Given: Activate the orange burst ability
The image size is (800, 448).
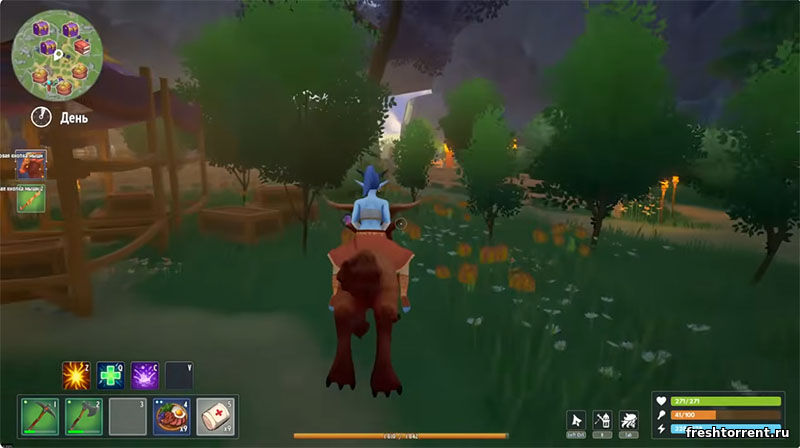Looking at the screenshot, I should [x=76, y=376].
